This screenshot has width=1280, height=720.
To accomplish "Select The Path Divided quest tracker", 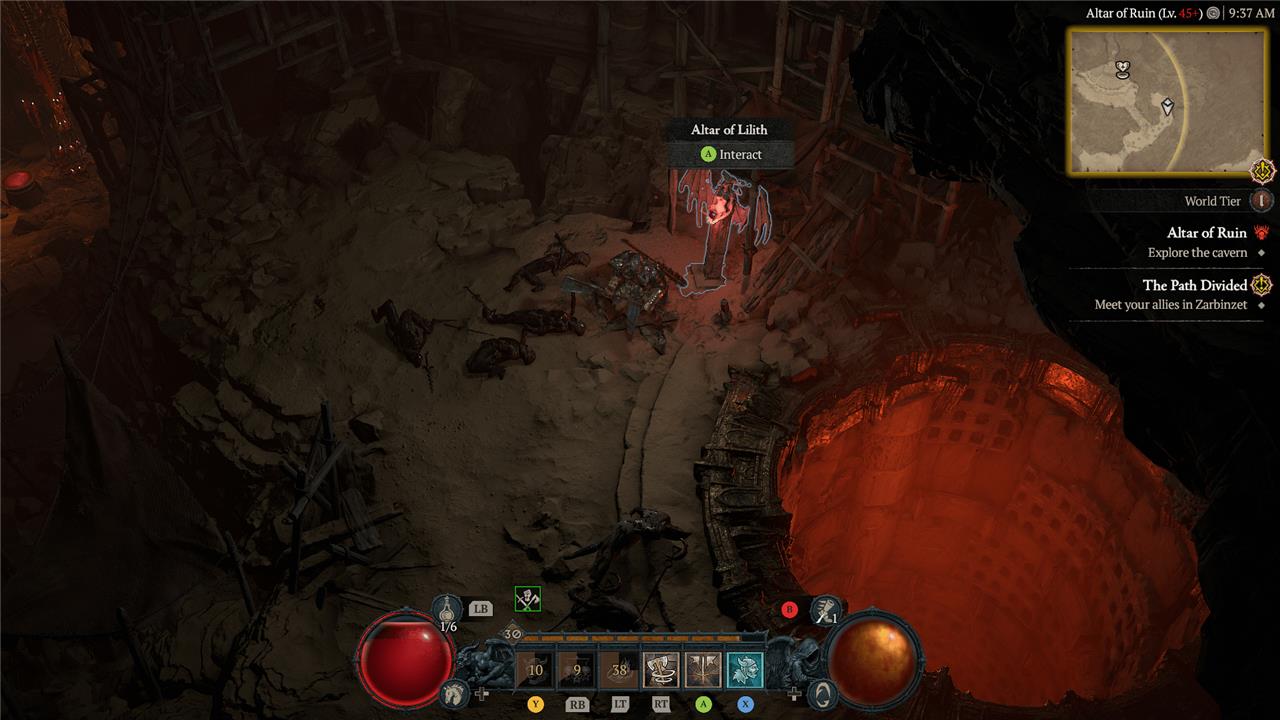I will 1194,285.
